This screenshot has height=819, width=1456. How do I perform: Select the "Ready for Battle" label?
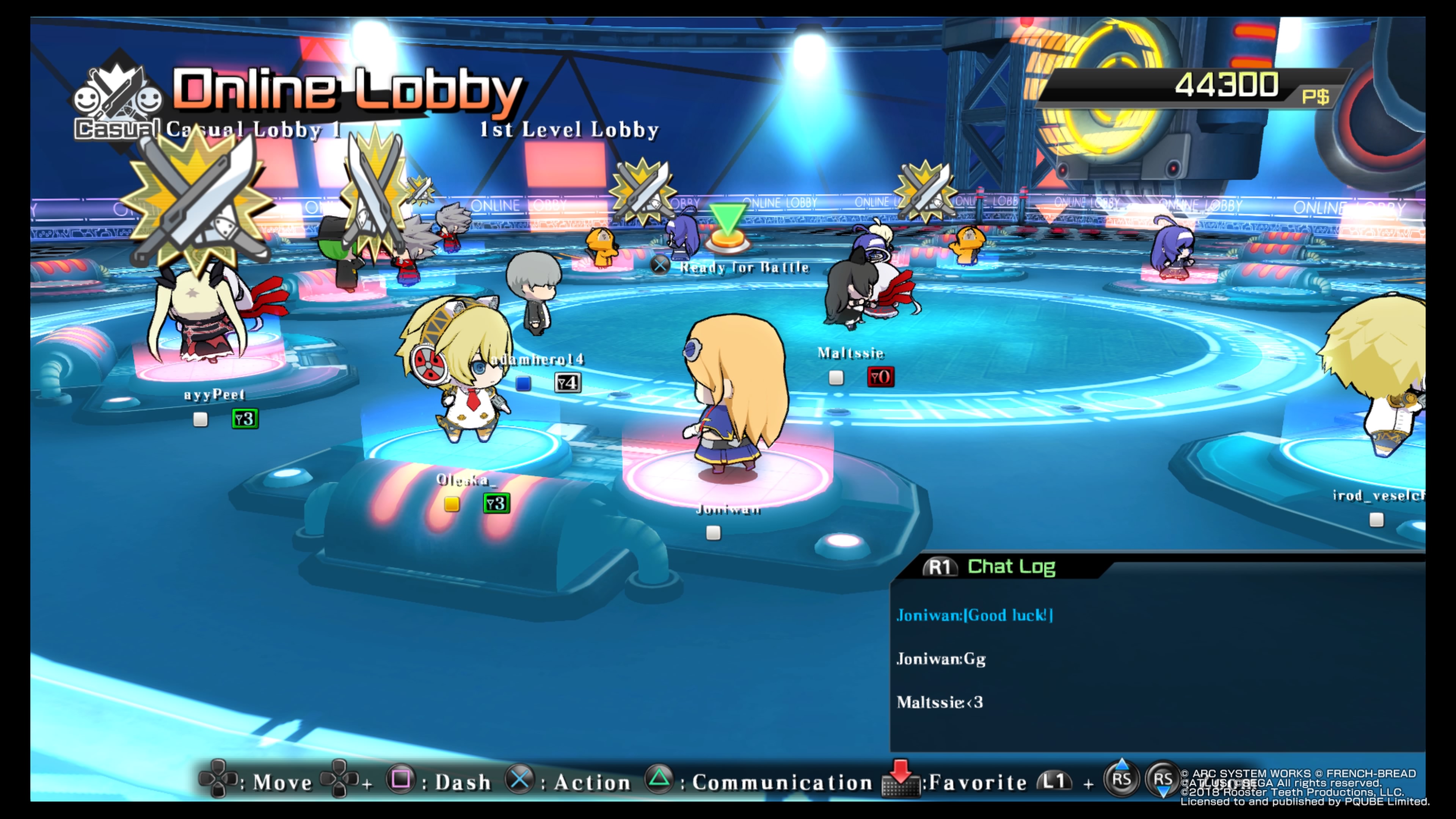point(744,267)
